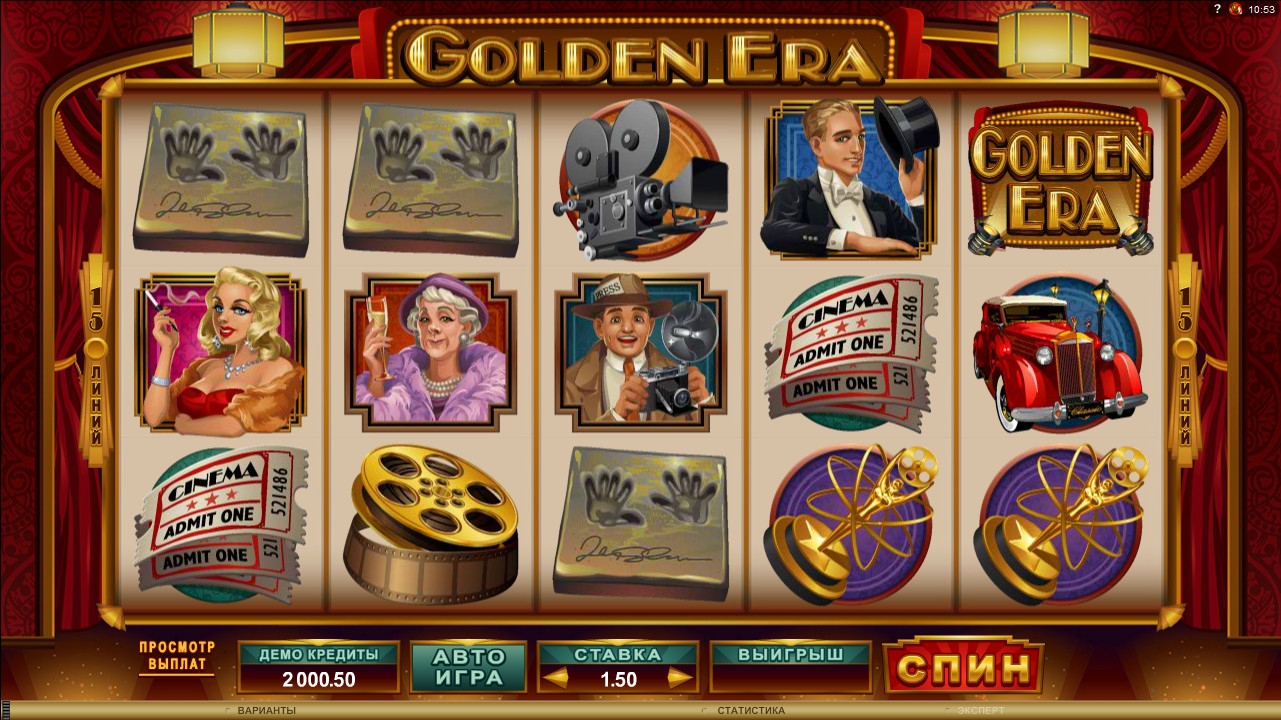Increase the bet with the right arrow
Screen dimensions: 1281x720
coord(680,679)
